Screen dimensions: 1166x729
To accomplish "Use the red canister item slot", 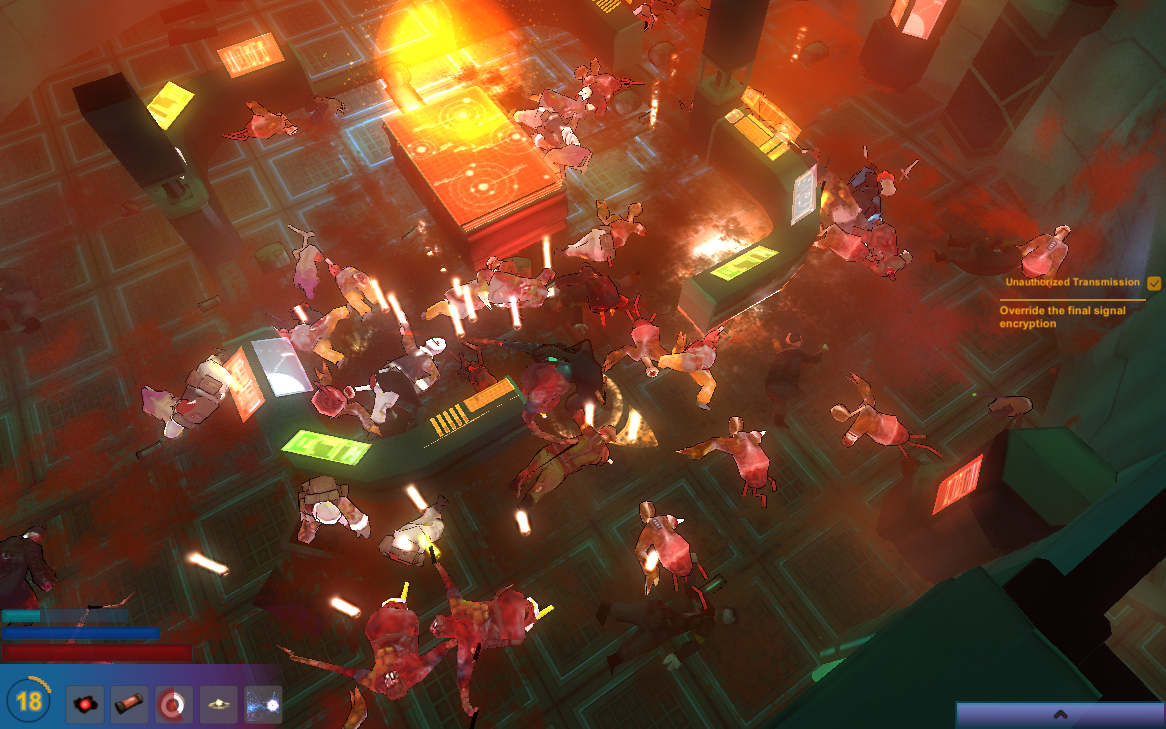I will (130, 704).
